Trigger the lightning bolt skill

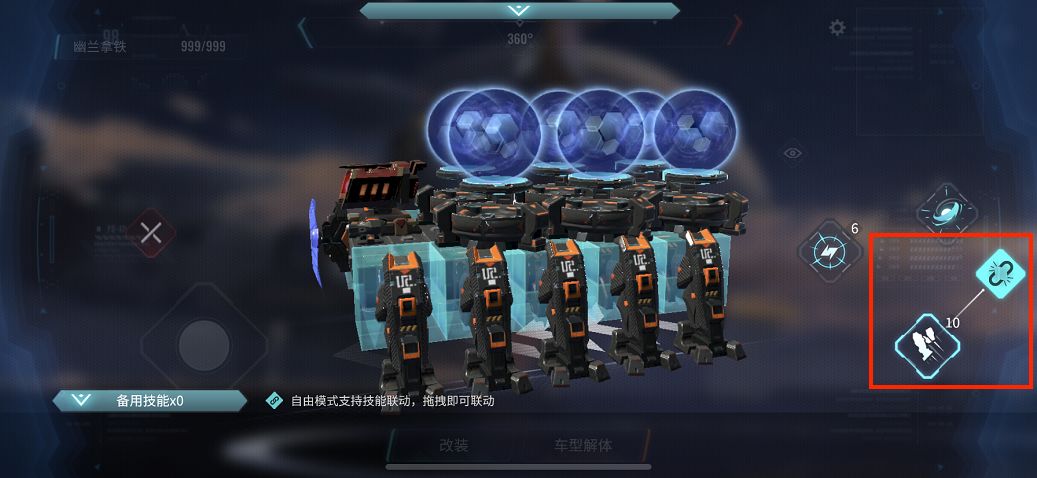click(831, 248)
